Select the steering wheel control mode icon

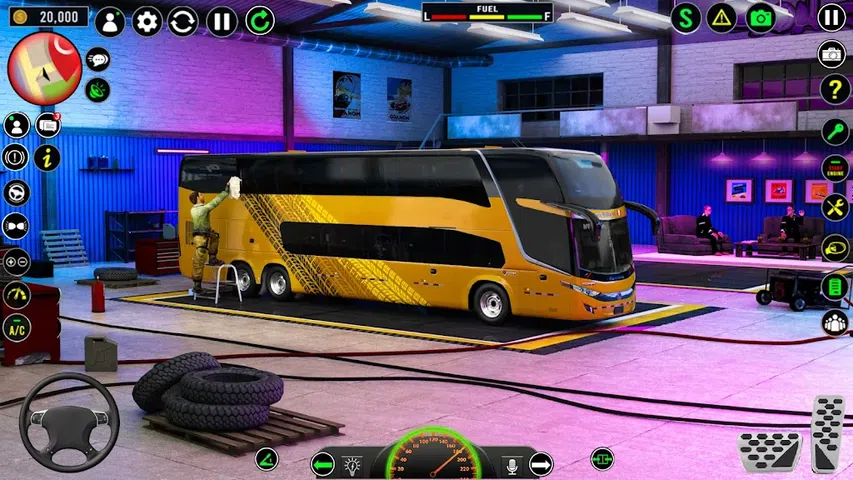pyautogui.click(x=17, y=192)
